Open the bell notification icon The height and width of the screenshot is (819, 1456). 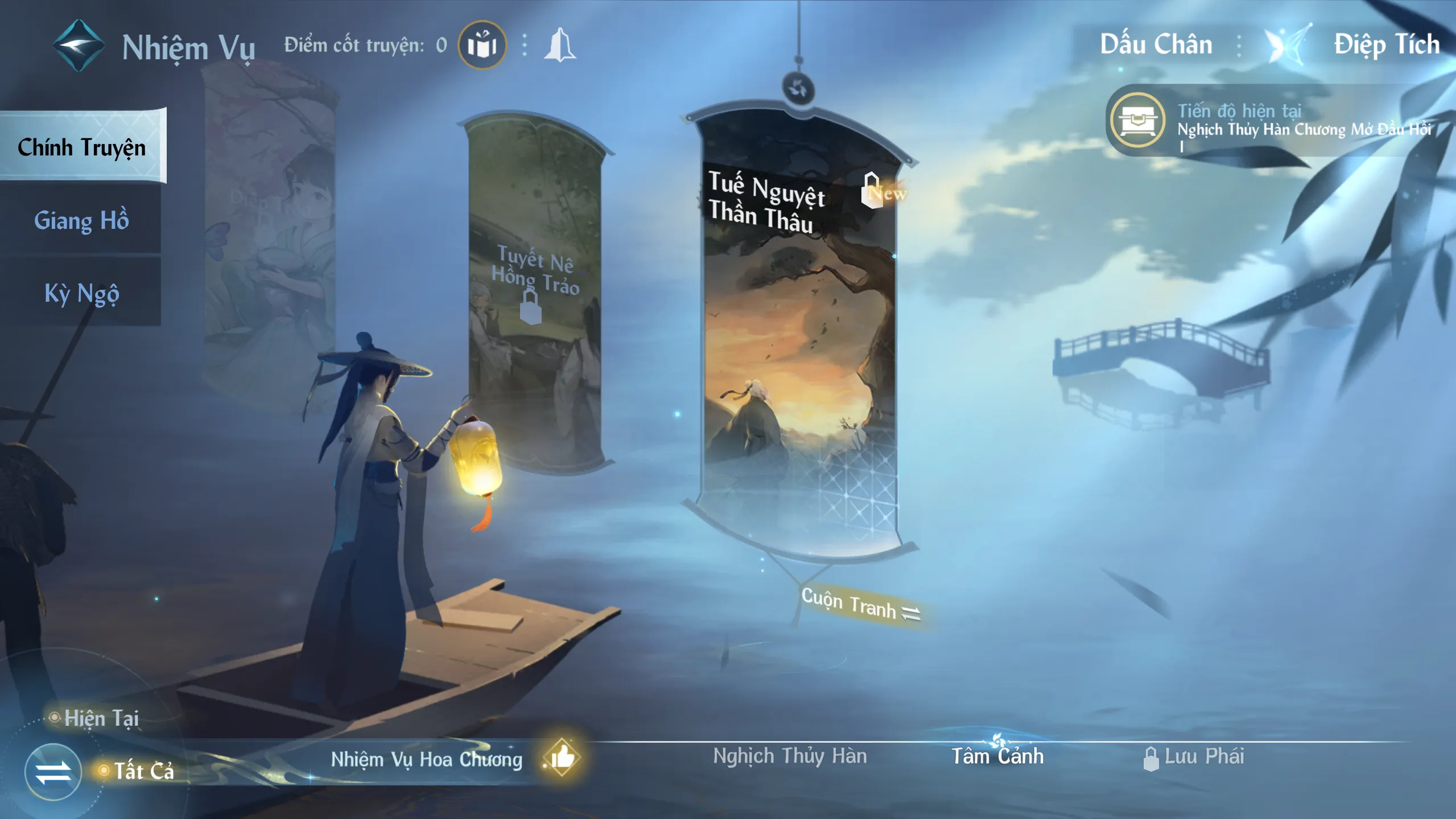click(560, 45)
